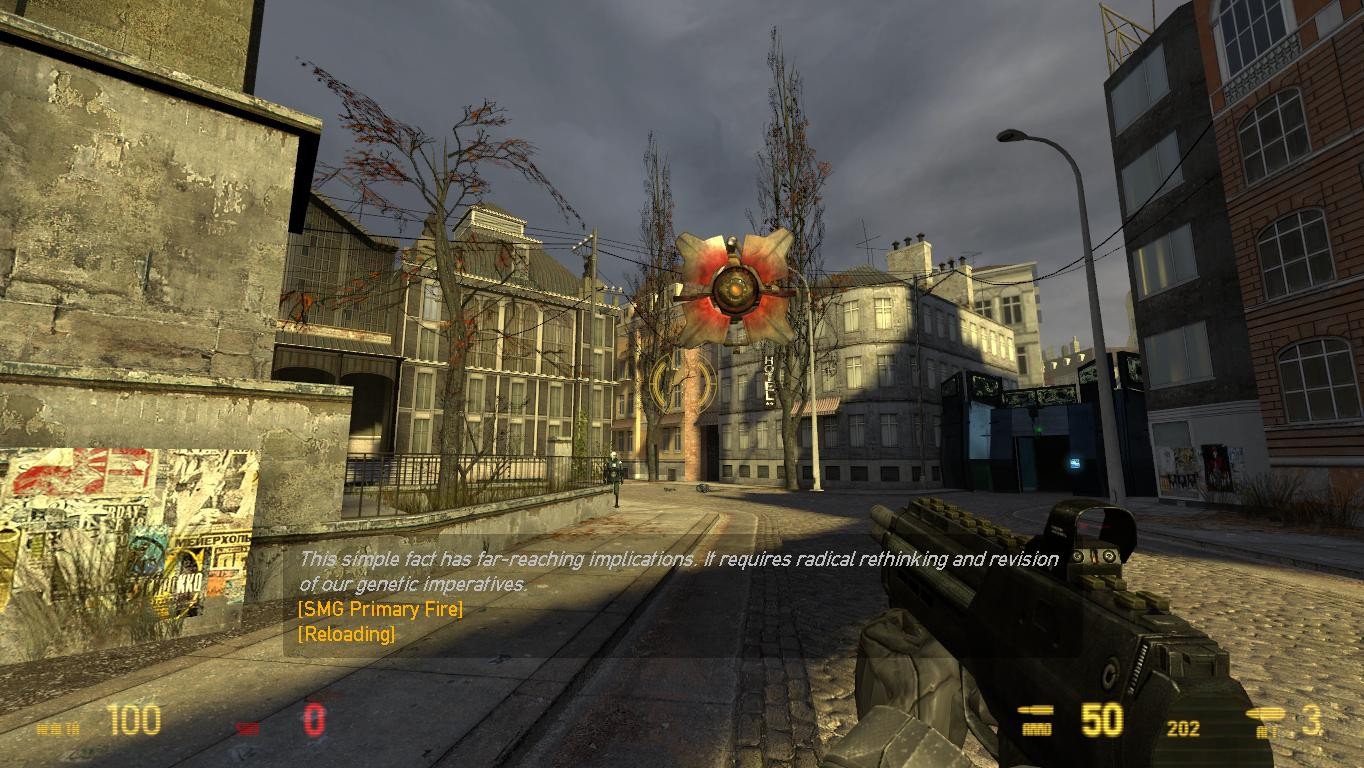Click the [SMG Primary Fire] caption
This screenshot has width=1364, height=768.
[377, 609]
